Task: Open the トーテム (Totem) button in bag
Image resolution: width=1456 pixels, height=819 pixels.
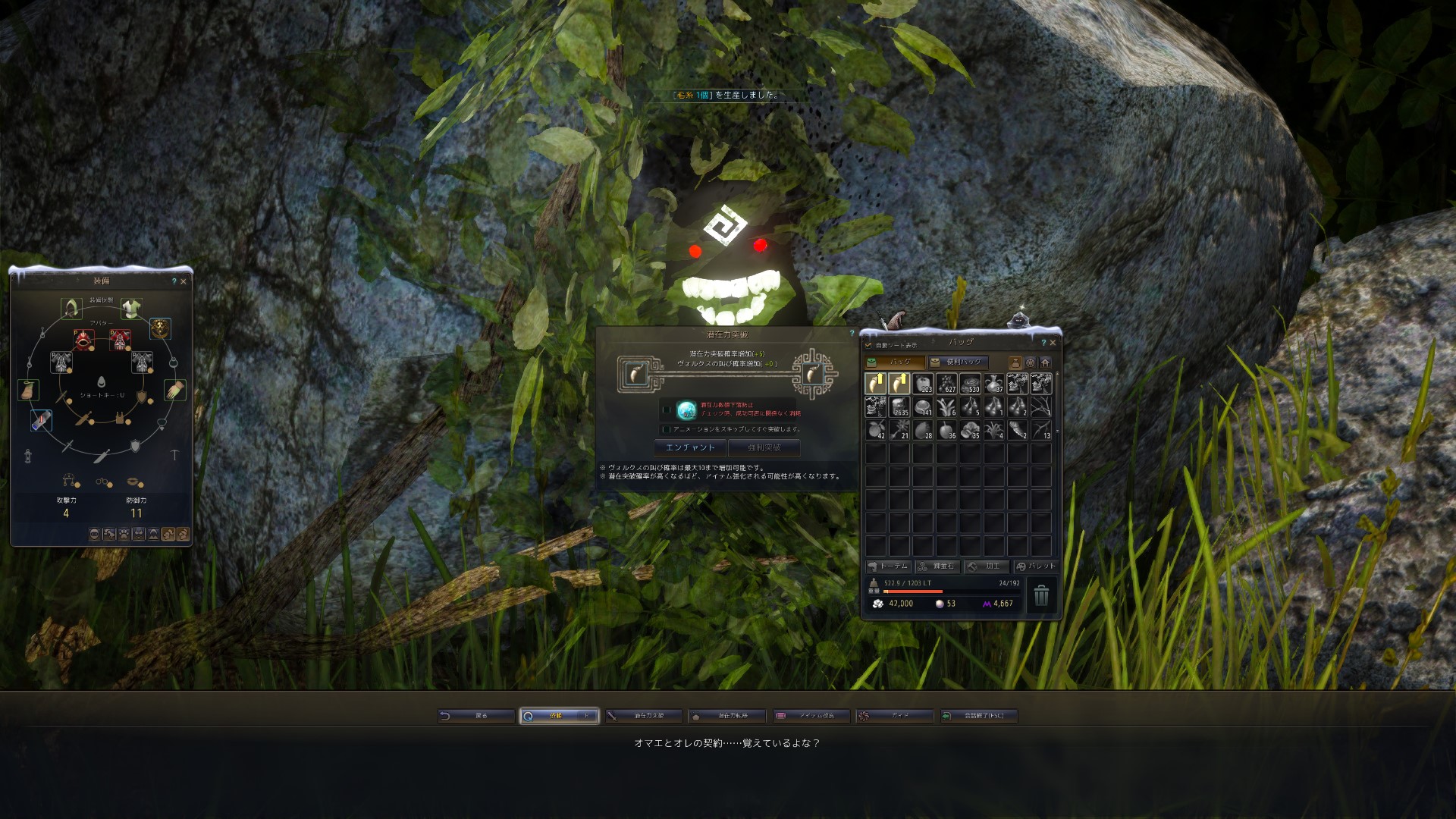Action: pos(888,566)
